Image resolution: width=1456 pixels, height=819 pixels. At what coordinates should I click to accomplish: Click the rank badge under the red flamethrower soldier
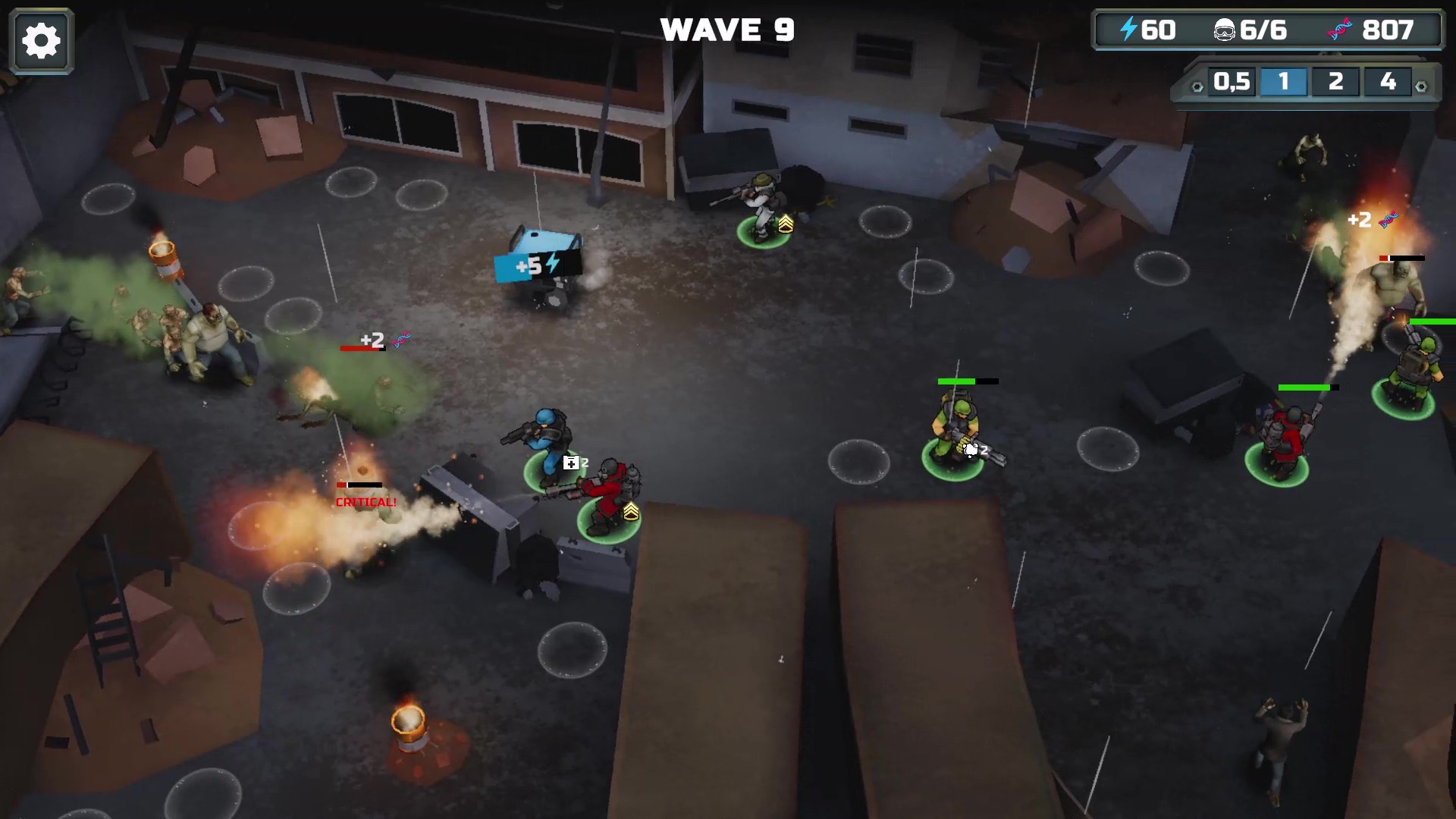pos(631,513)
